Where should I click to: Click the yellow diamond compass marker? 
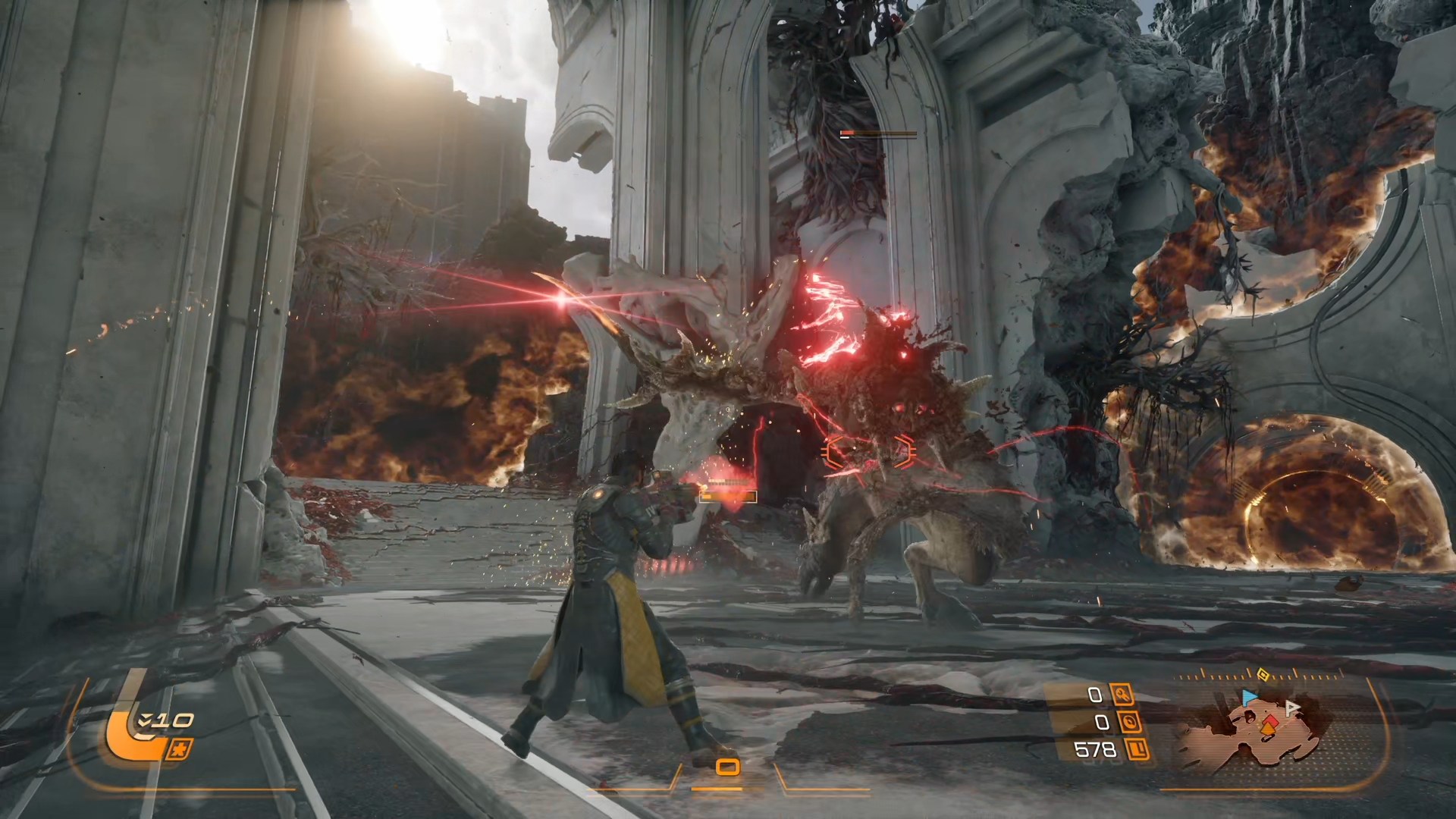(x=1263, y=673)
